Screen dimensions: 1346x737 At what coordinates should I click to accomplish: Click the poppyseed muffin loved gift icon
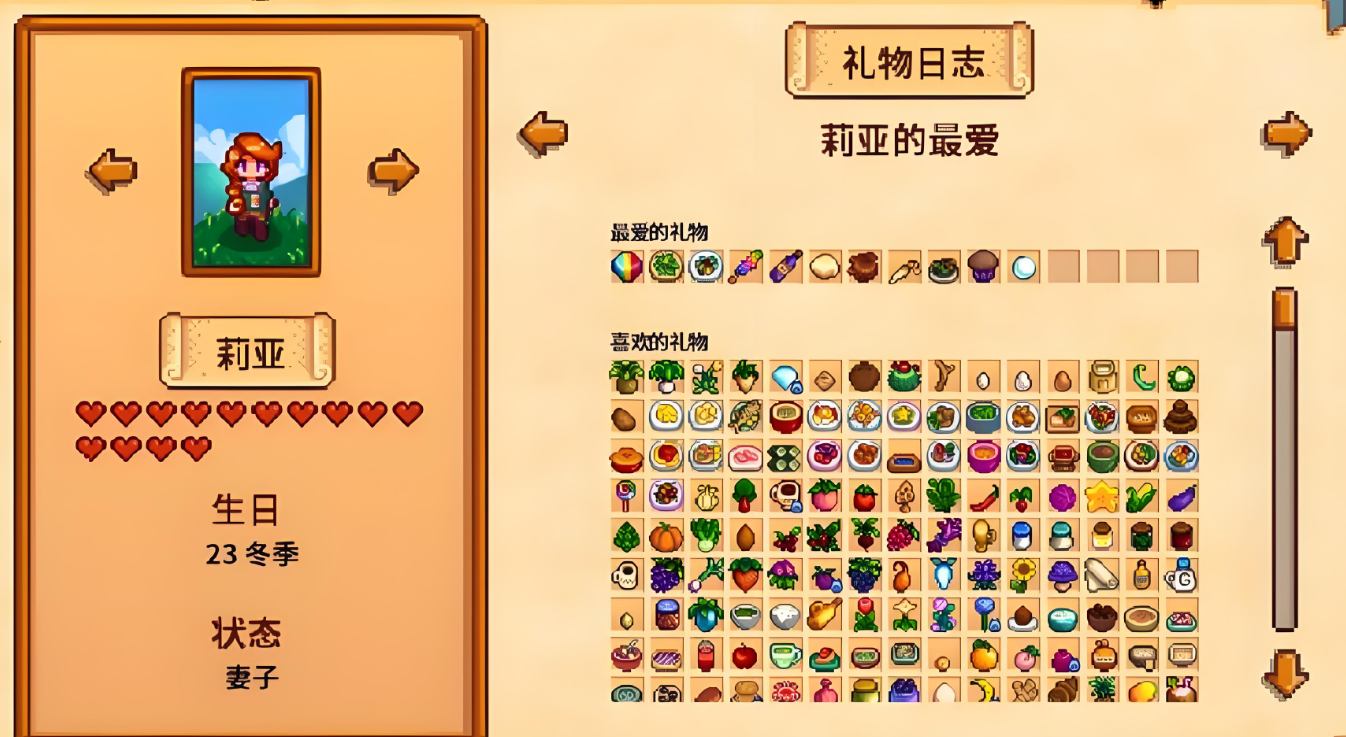981,267
